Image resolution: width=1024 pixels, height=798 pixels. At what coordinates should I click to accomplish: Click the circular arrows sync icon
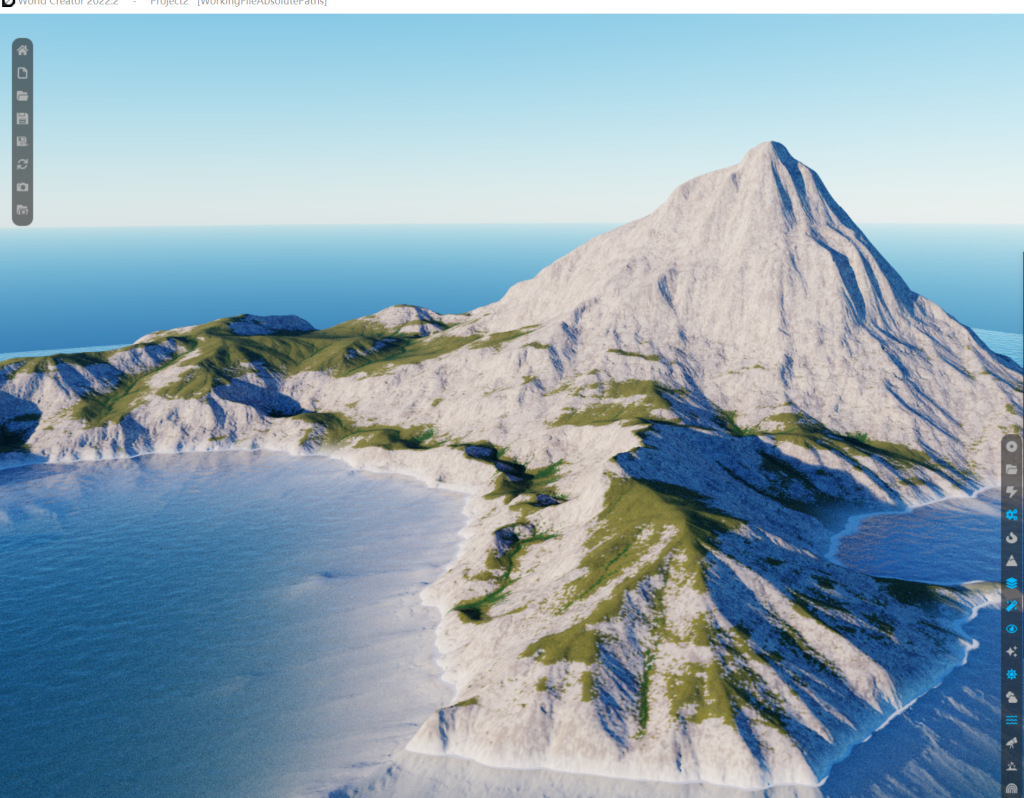pyautogui.click(x=23, y=164)
